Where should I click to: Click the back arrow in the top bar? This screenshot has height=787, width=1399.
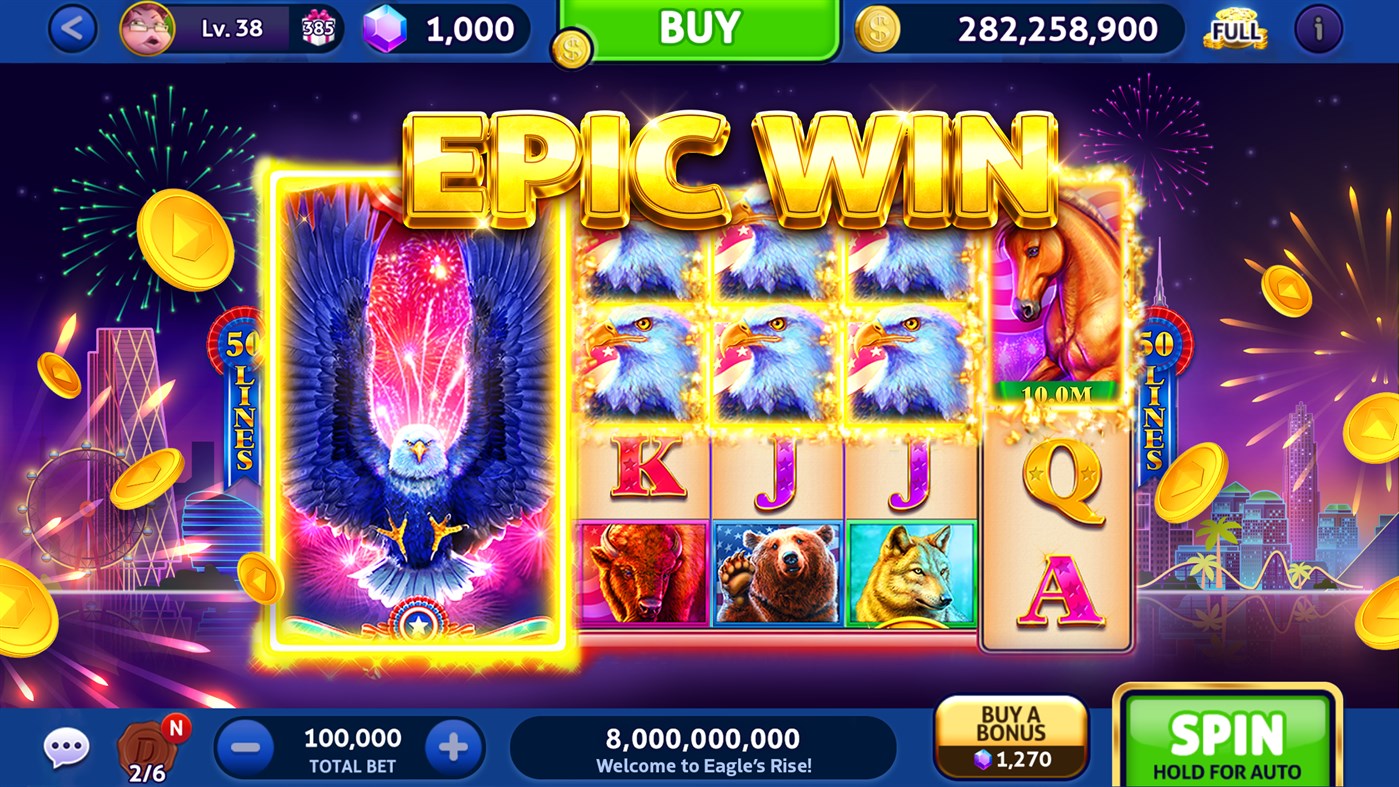point(73,29)
